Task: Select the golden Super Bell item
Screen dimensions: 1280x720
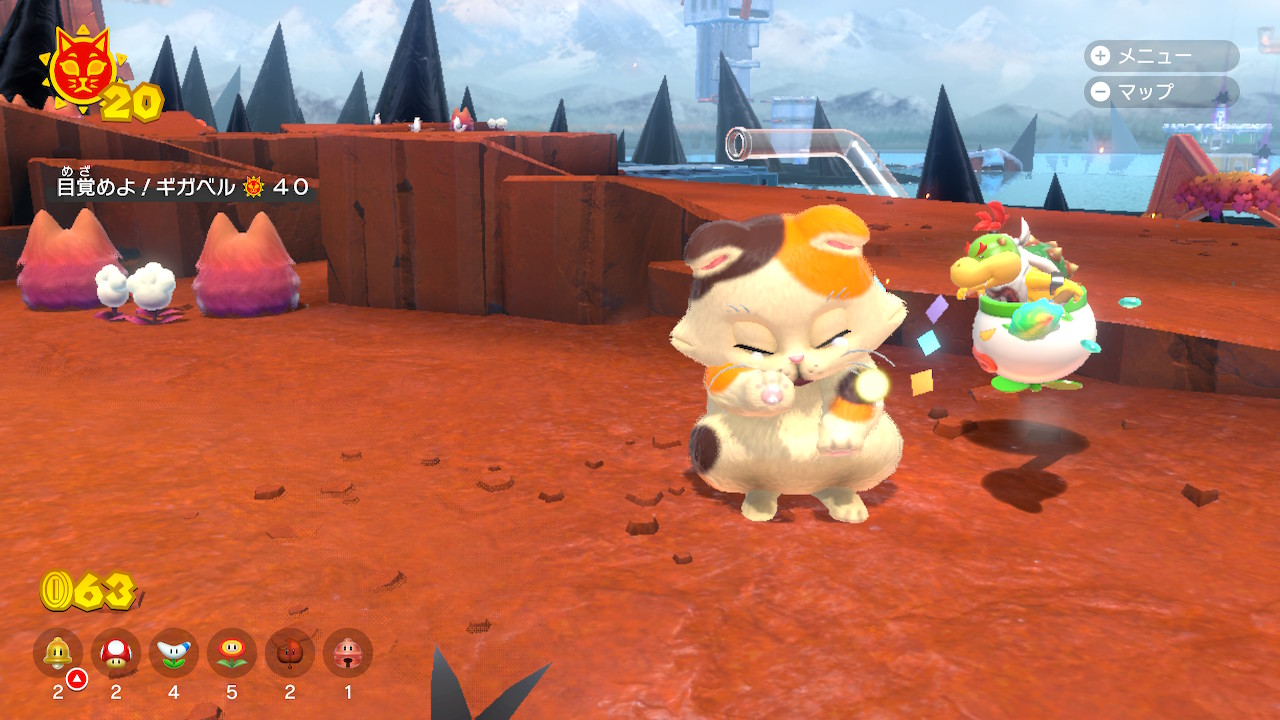Action: pos(58,654)
